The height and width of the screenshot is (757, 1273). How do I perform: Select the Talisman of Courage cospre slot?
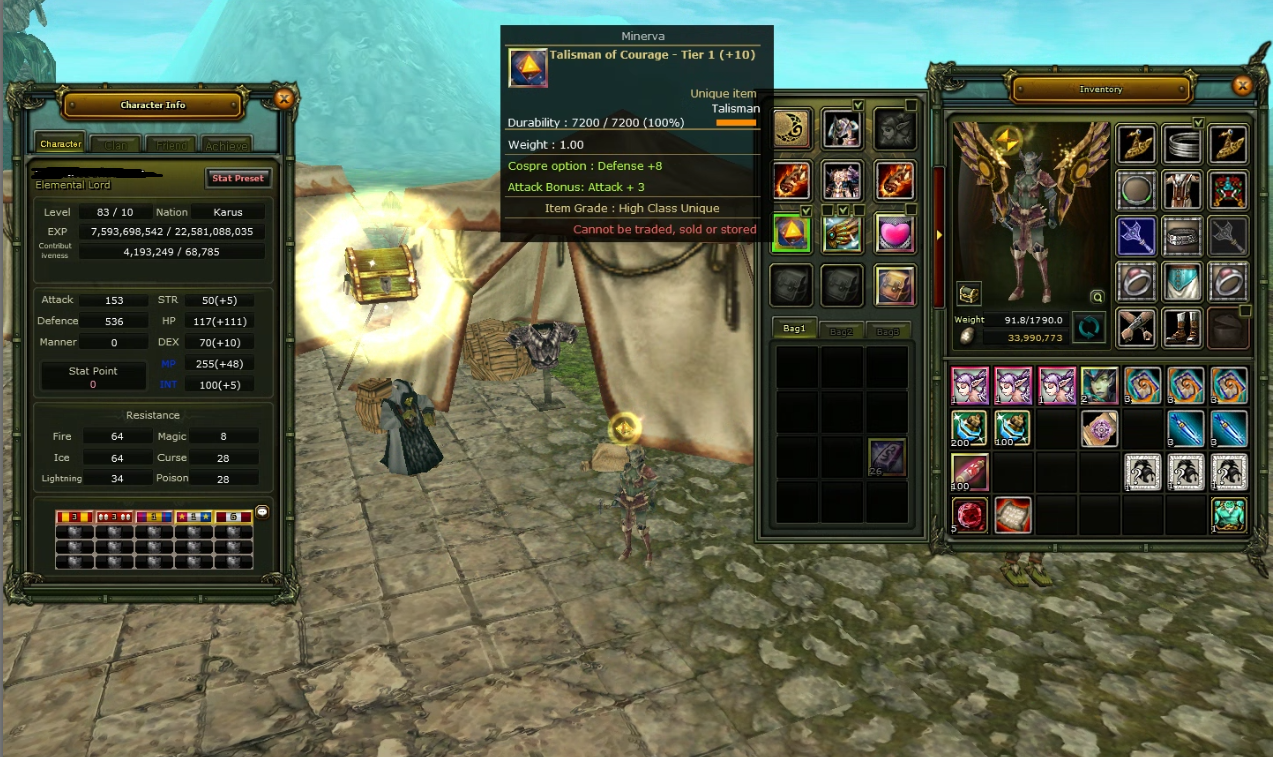pyautogui.click(x=793, y=232)
